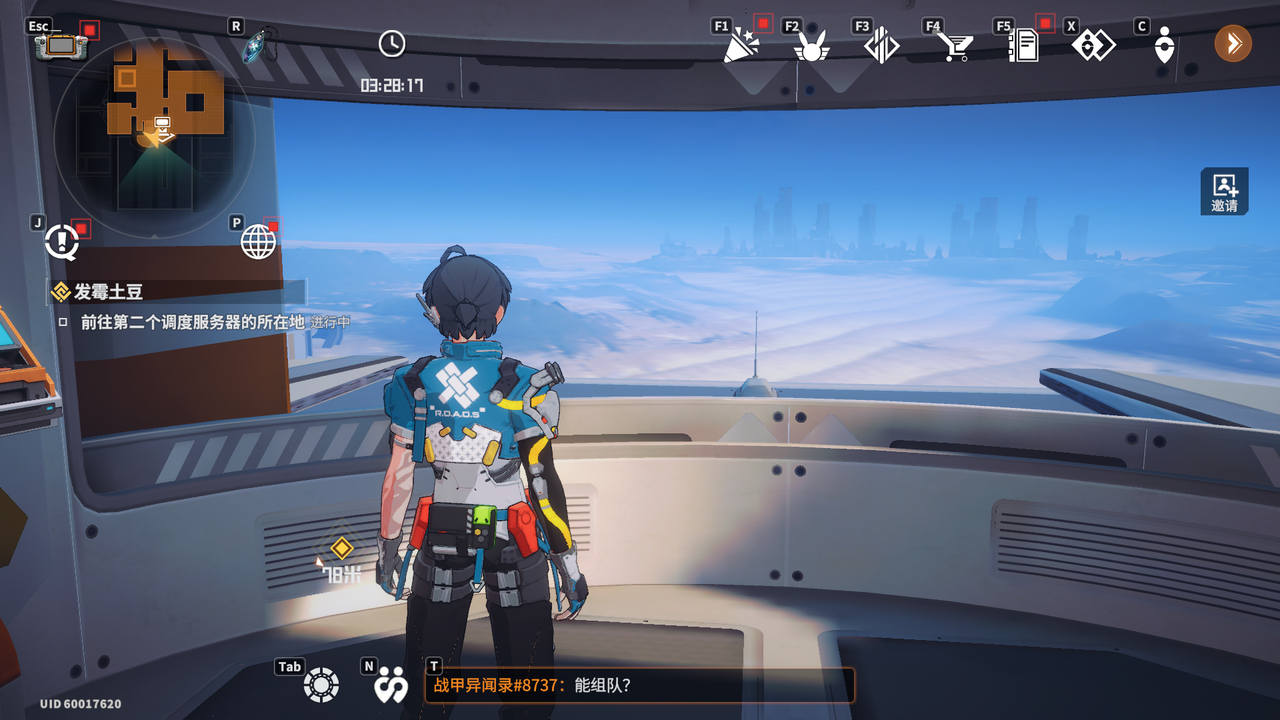Select the capsule gadget icon
The height and width of the screenshot is (720, 1280).
[258, 46]
